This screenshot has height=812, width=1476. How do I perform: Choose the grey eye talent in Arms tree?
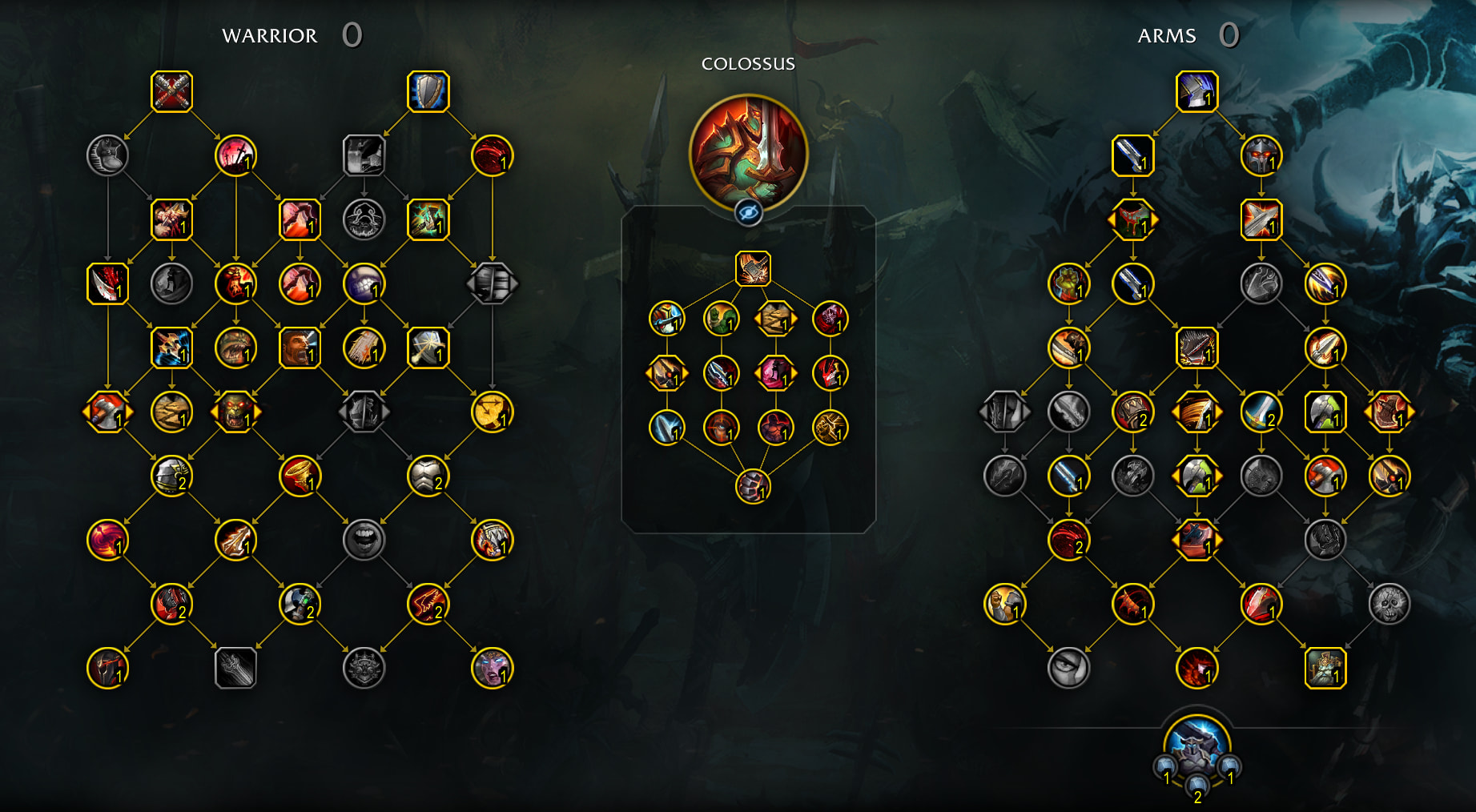[1068, 669]
